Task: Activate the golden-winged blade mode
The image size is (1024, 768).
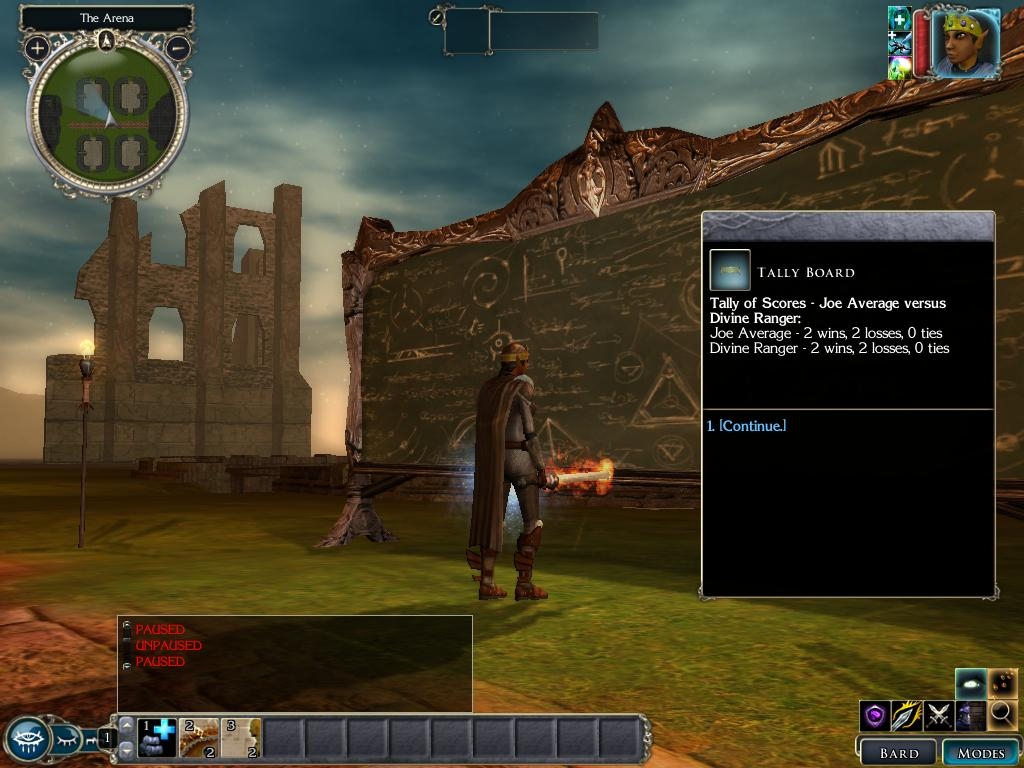Action: point(906,715)
